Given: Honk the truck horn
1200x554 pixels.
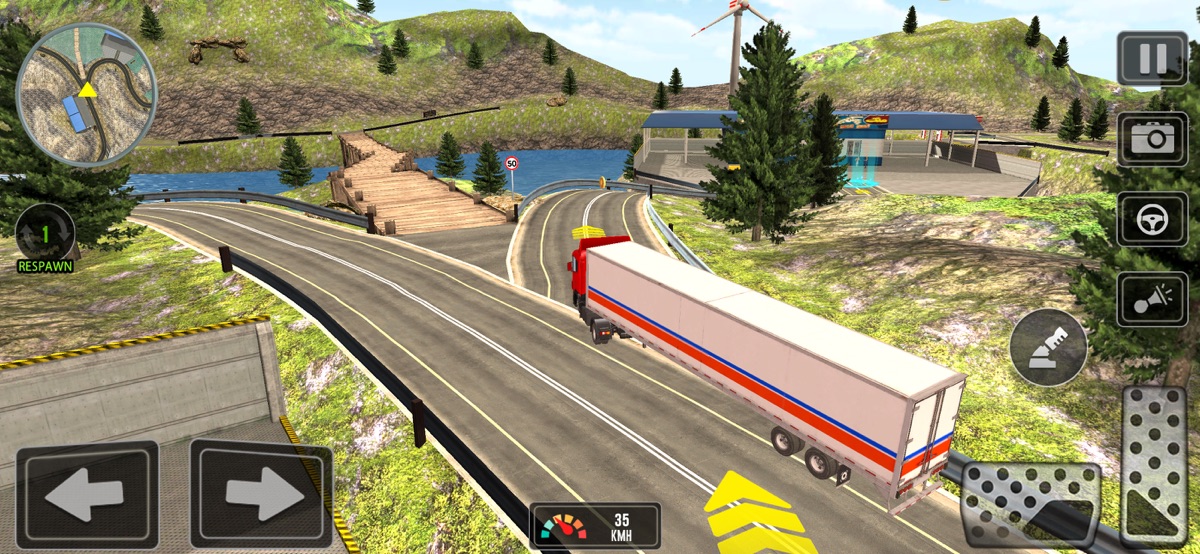Looking at the screenshot, I should point(1152,298).
